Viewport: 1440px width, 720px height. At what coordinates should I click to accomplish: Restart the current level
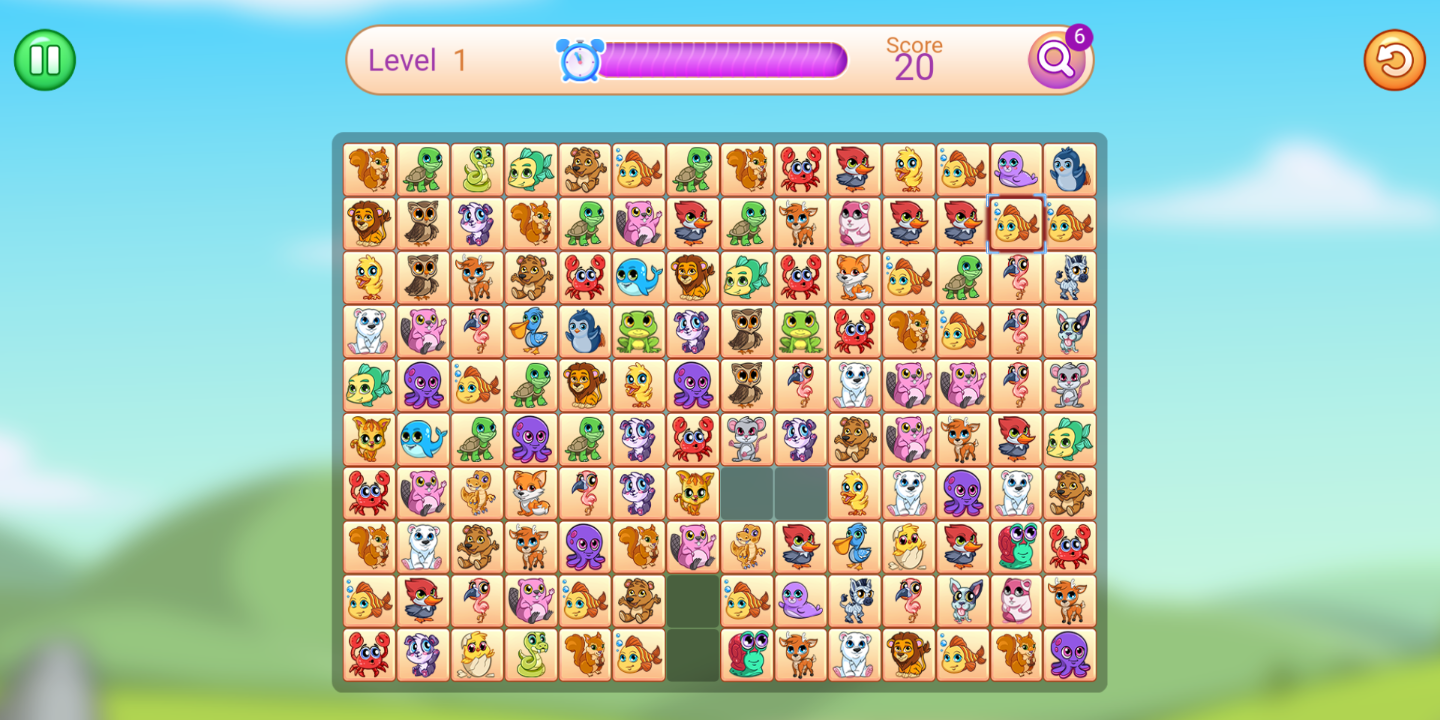pyautogui.click(x=1394, y=60)
